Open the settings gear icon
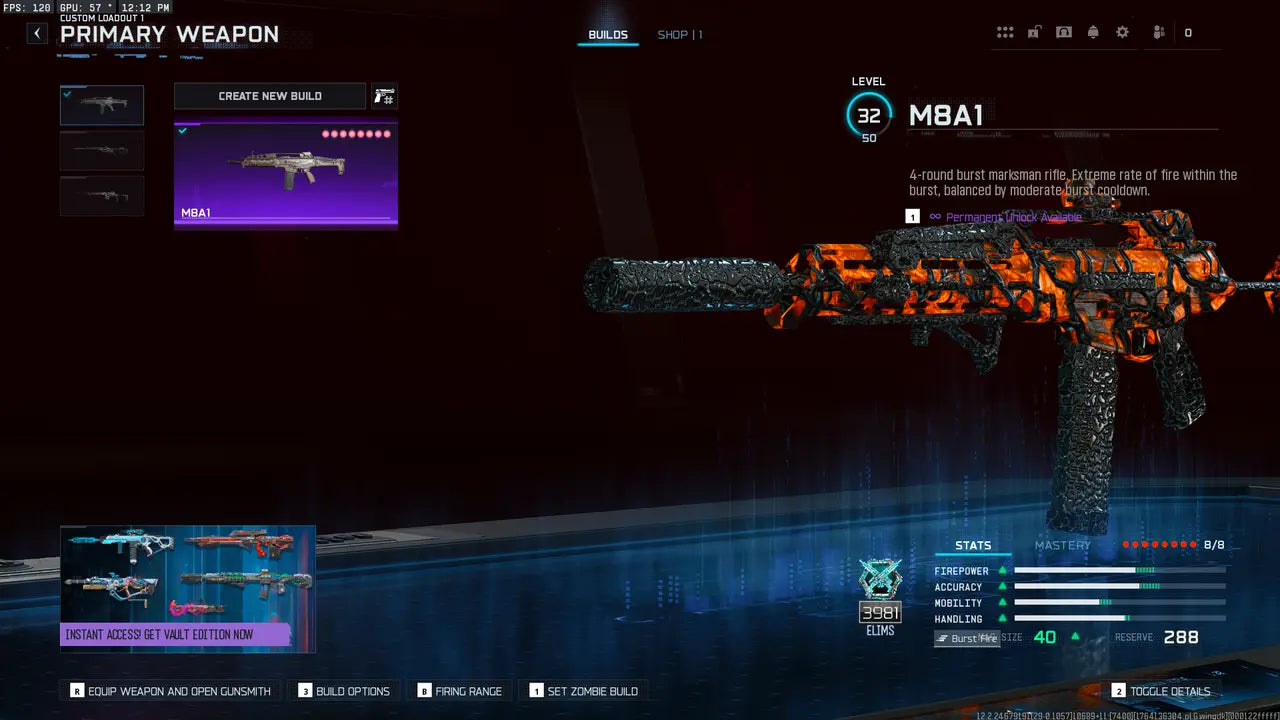This screenshot has height=720, width=1280. tap(1122, 31)
